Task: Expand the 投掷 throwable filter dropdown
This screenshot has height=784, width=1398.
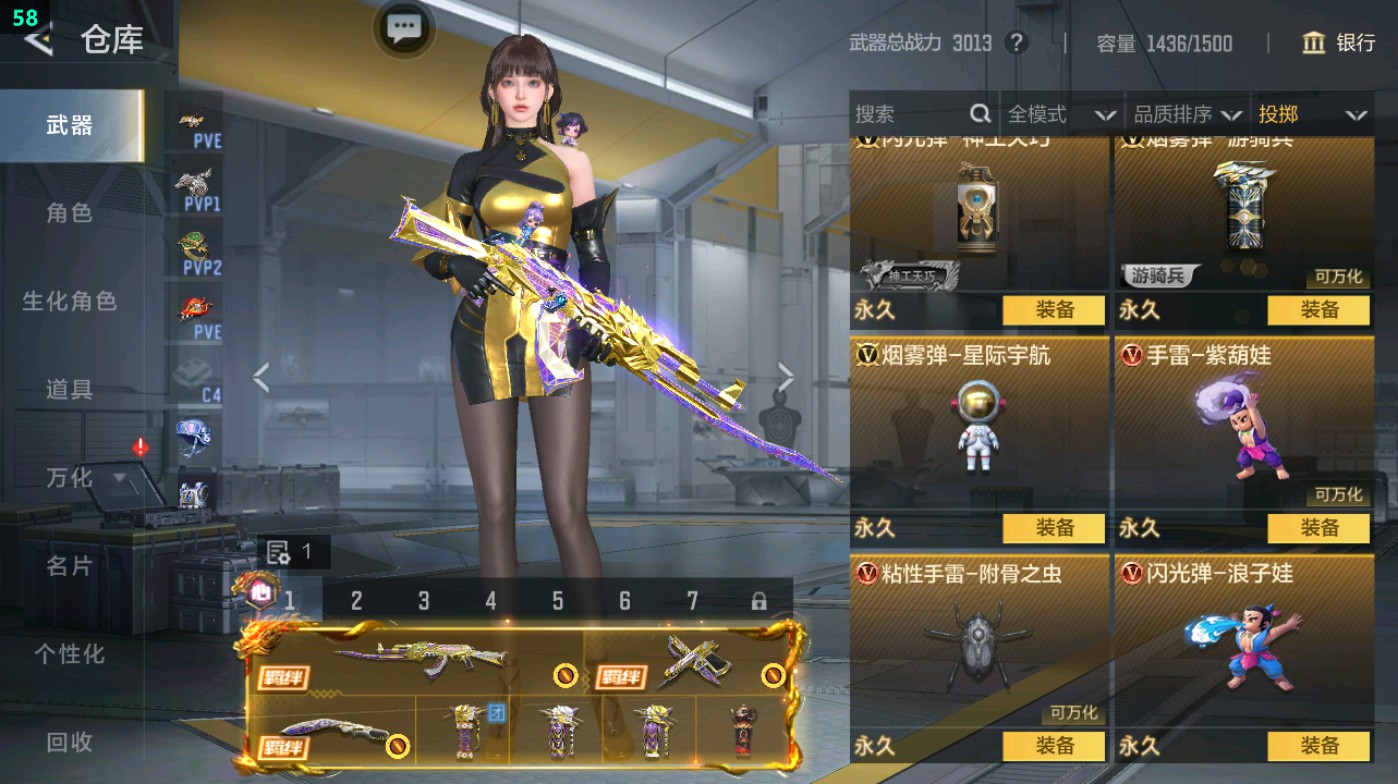Action: tap(1315, 114)
